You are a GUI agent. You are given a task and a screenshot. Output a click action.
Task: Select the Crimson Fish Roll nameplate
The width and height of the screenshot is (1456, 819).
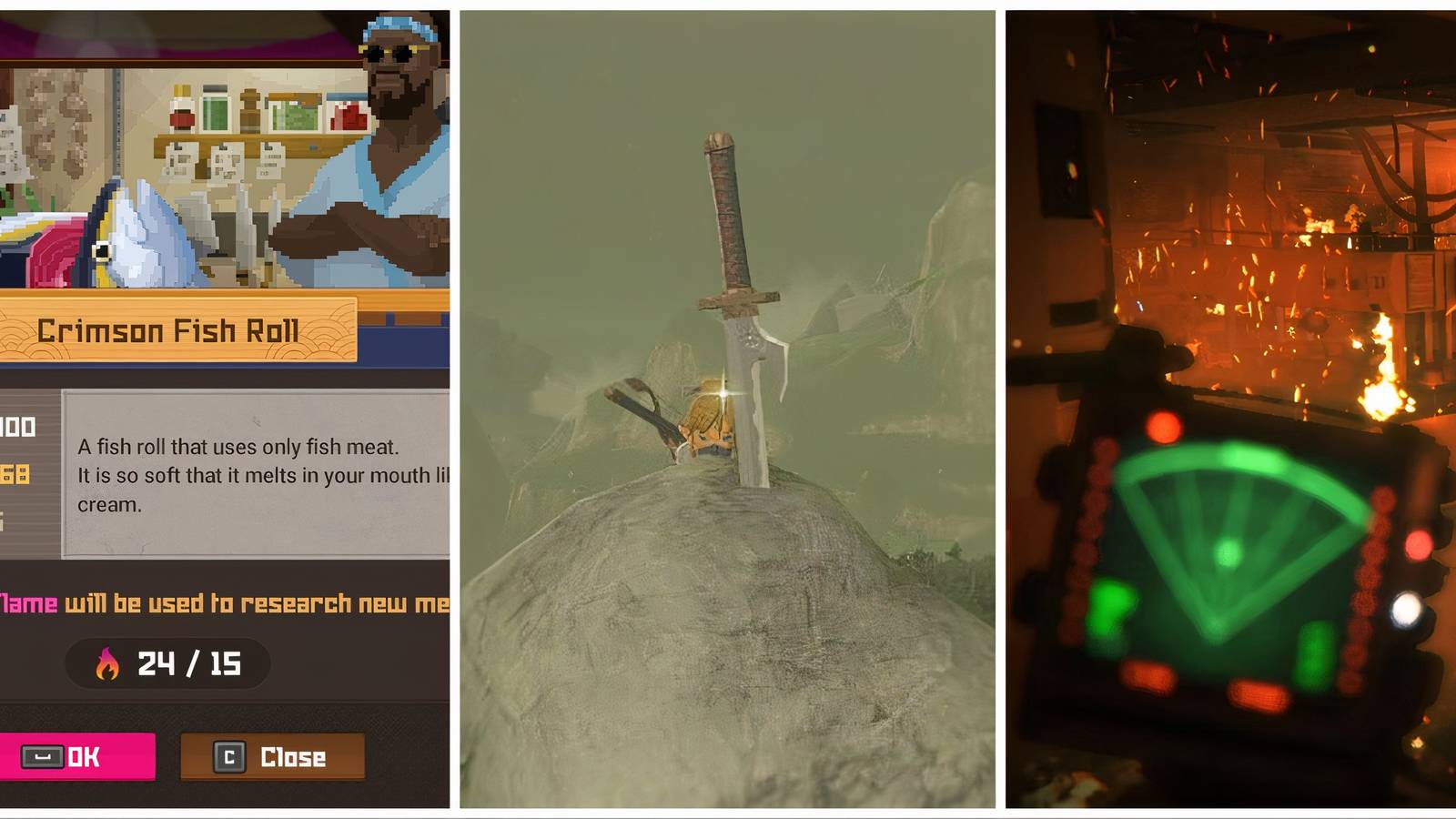click(168, 330)
